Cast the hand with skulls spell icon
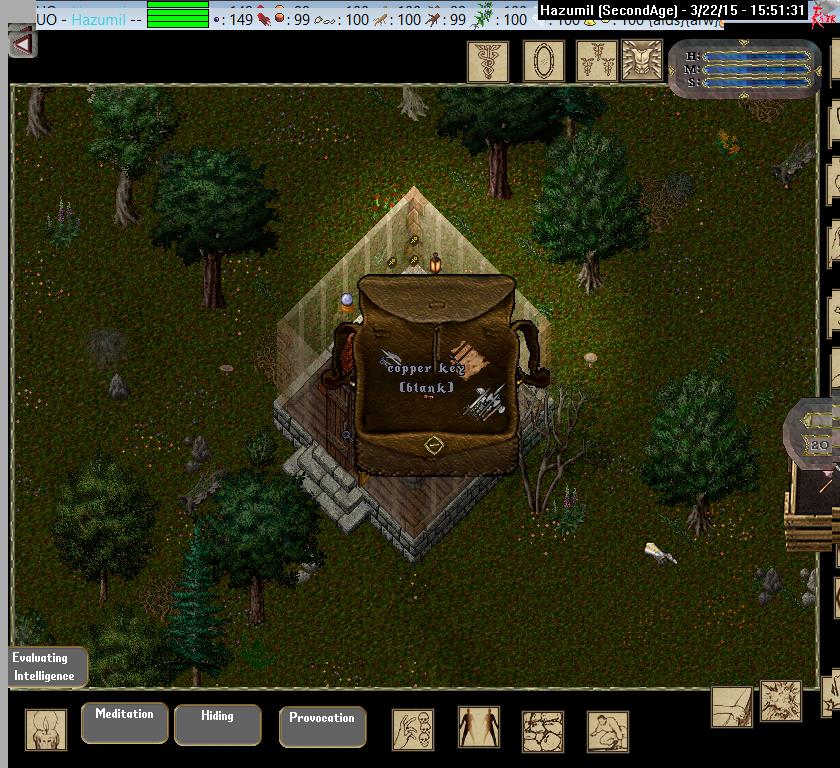840x768 pixels. coord(413,730)
